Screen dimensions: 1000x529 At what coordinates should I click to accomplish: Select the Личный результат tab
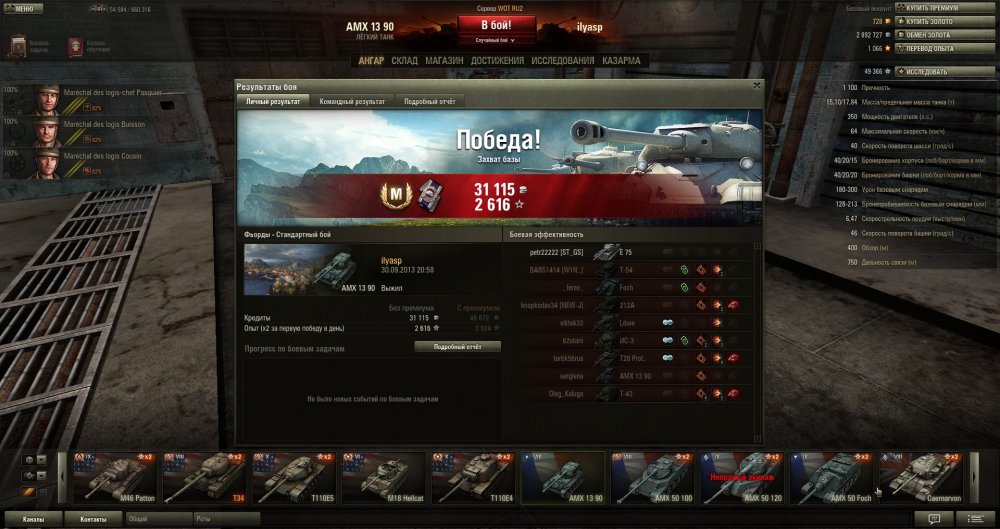coord(273,102)
